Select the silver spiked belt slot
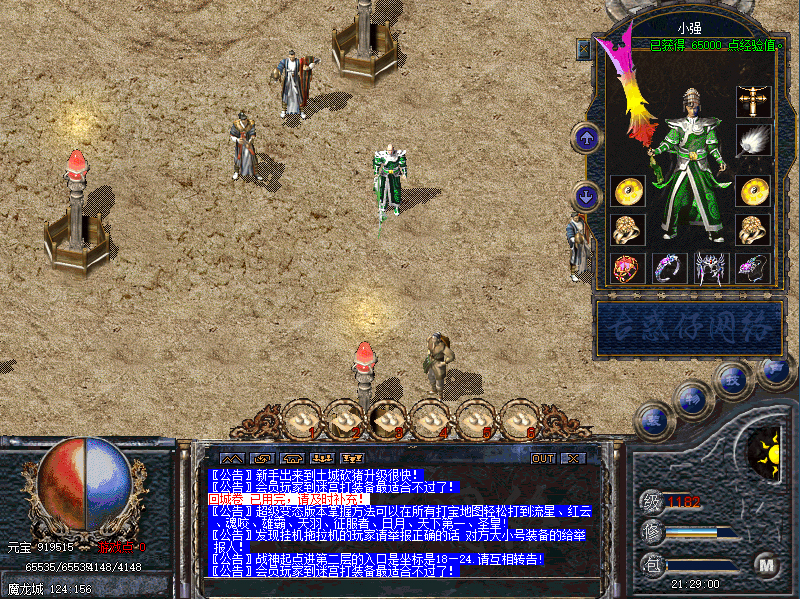The height and width of the screenshot is (599, 800). click(x=710, y=267)
